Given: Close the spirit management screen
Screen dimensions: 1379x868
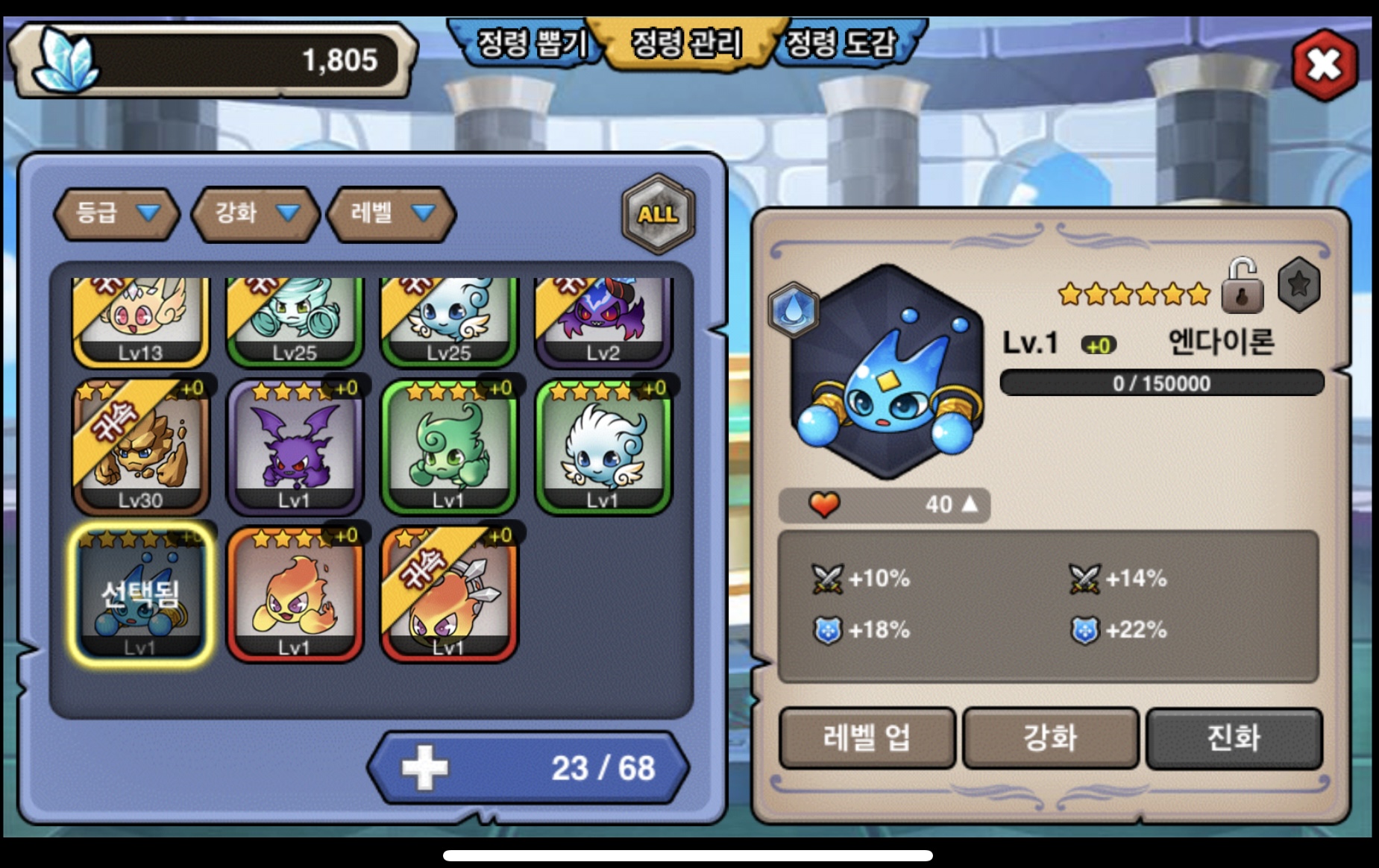Looking at the screenshot, I should point(1324,65).
